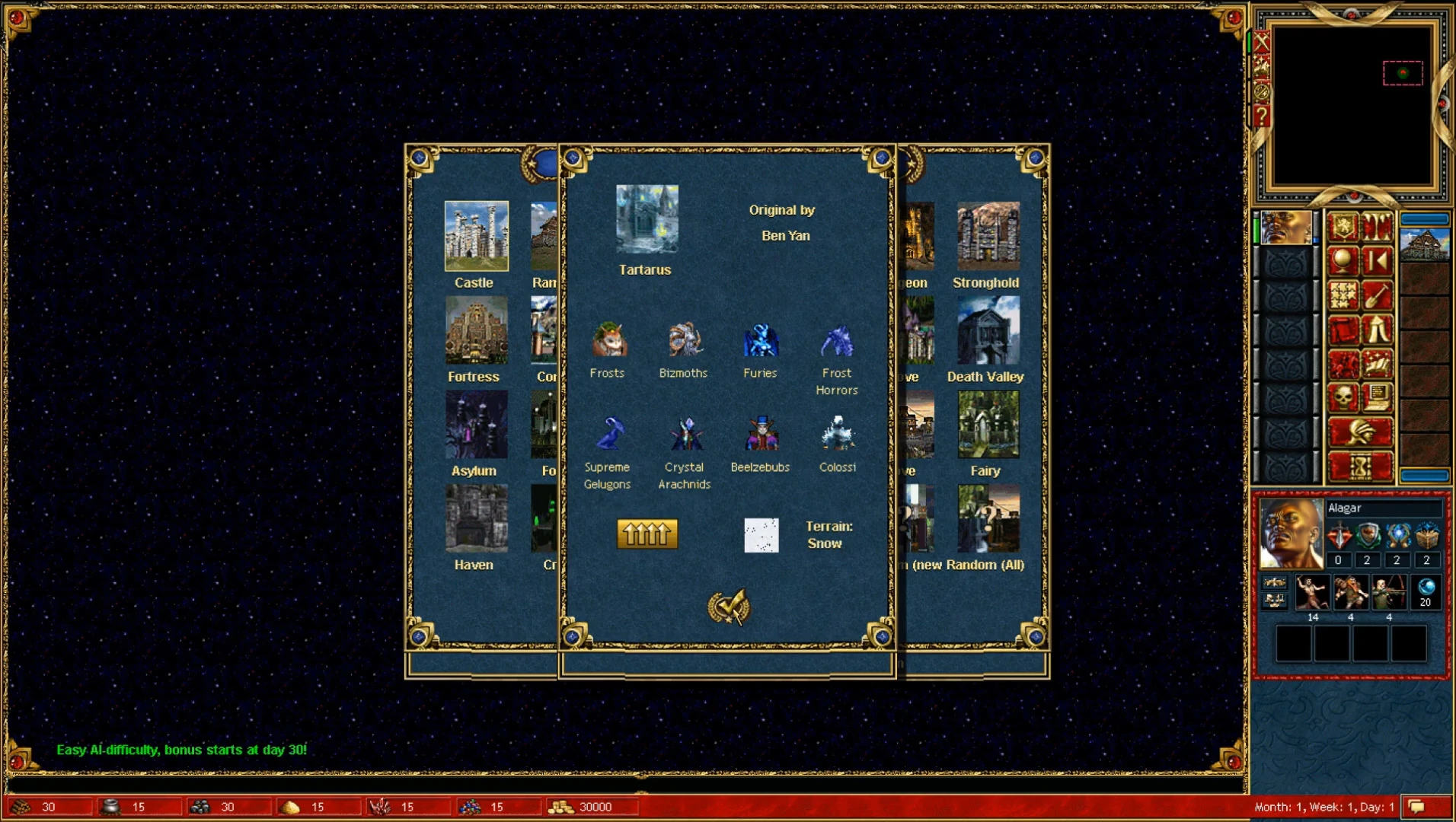Viewport: 1456px width, 822px height.
Task: Open the View Puzzle map
Action: coord(1343,295)
